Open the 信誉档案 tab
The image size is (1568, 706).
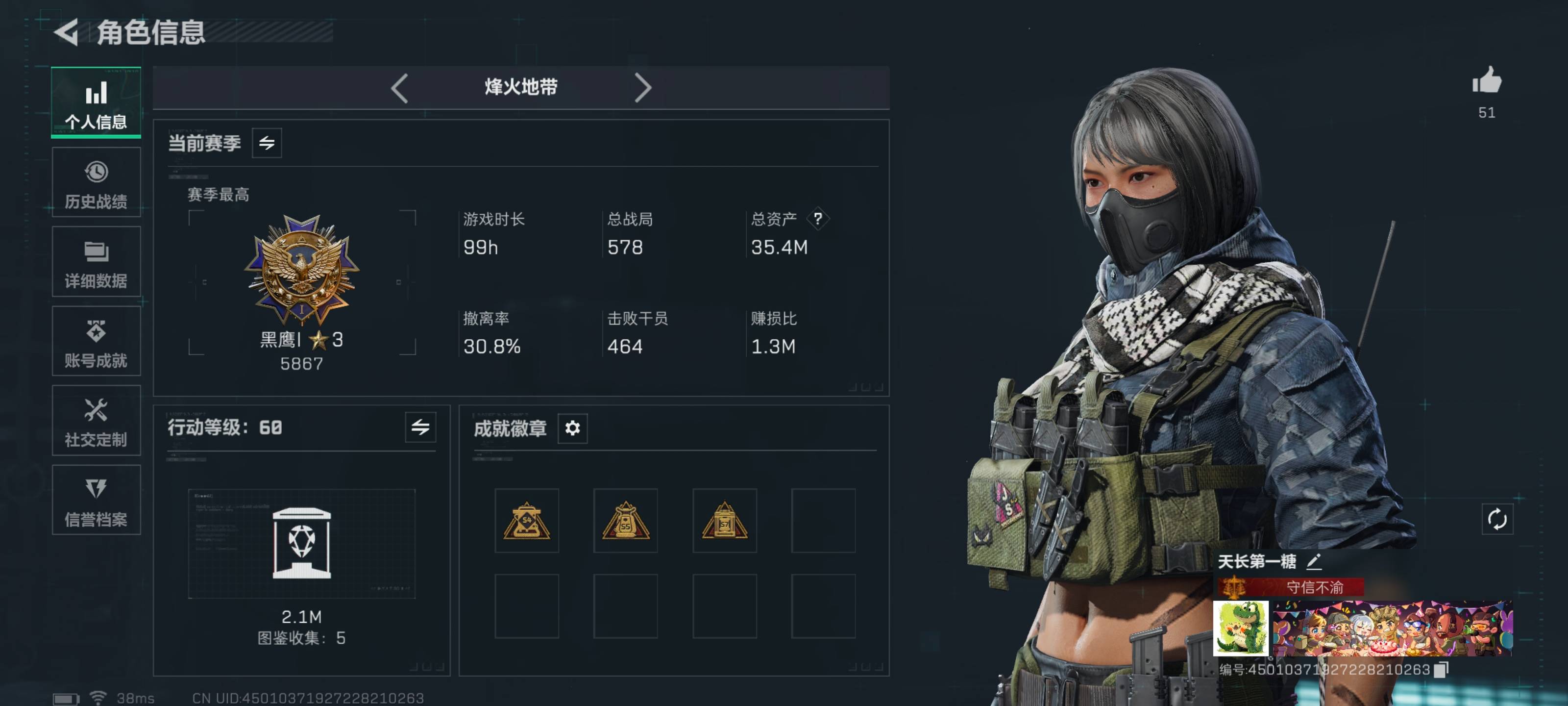pyautogui.click(x=96, y=501)
